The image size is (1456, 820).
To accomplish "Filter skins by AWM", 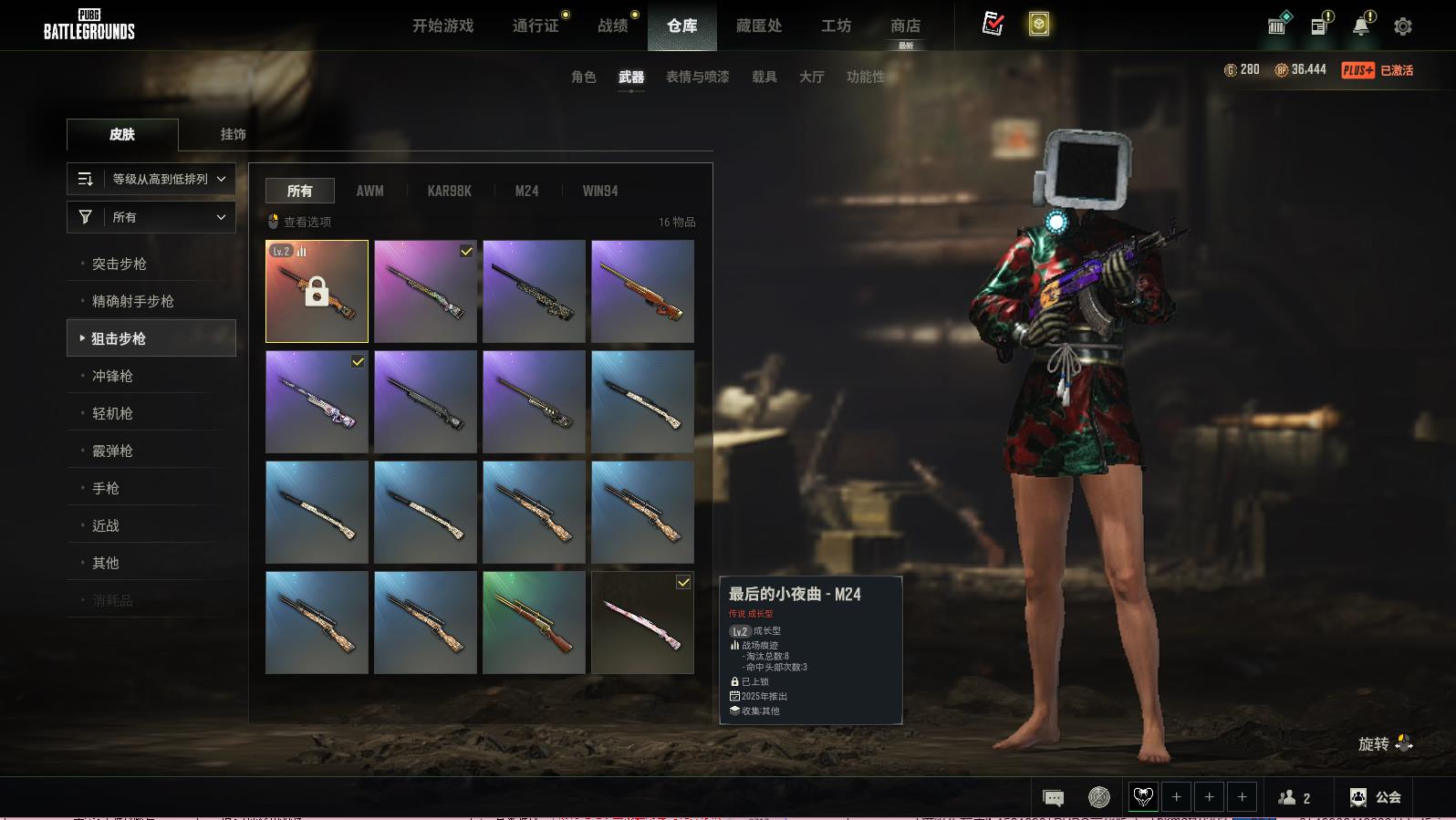I will click(369, 191).
